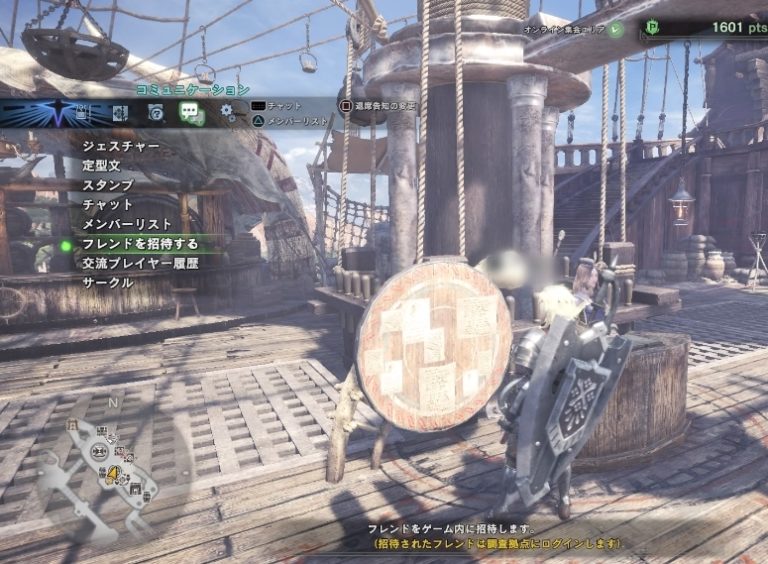Image resolution: width=768 pixels, height=564 pixels.
Task: Select フレンドを招待する to invite friends
Action: coord(140,244)
